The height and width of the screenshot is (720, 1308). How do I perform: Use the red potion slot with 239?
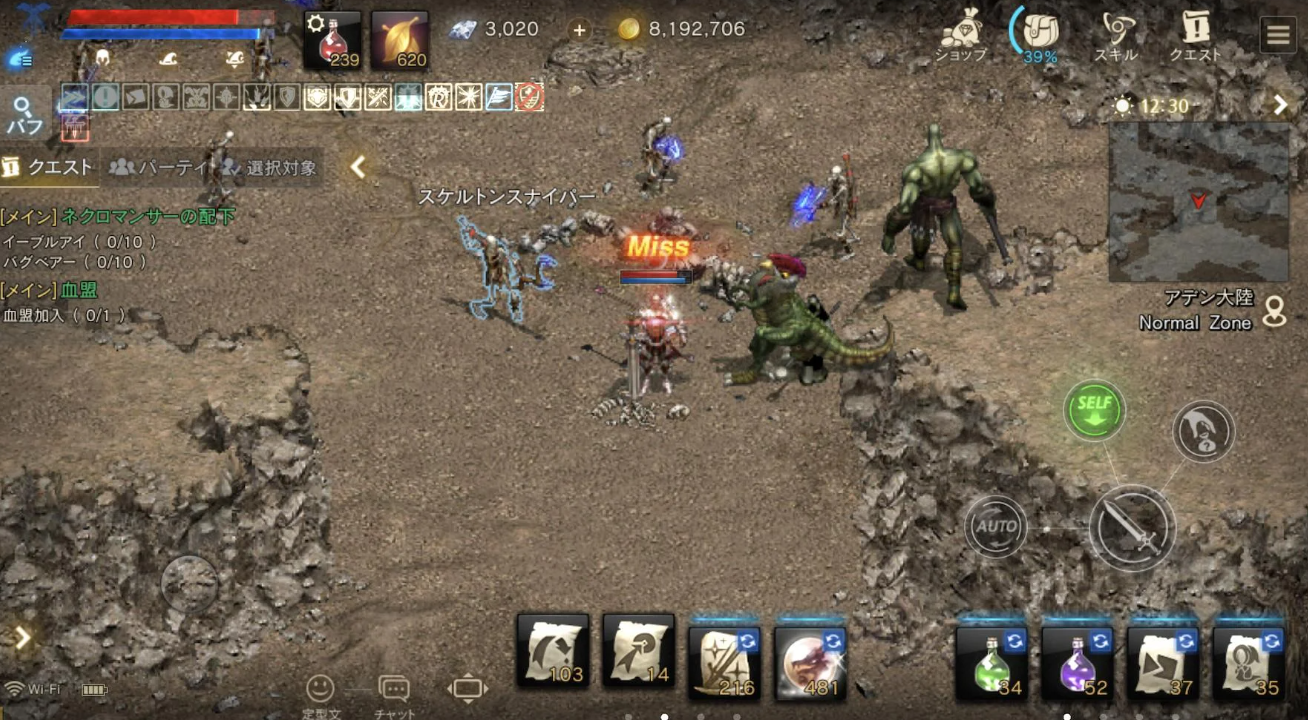332,41
